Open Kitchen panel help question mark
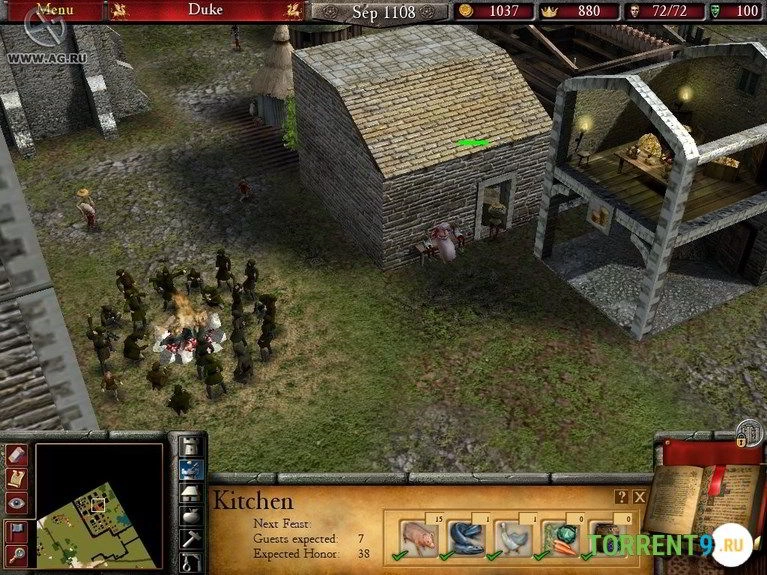This screenshot has width=767, height=575. [x=622, y=496]
